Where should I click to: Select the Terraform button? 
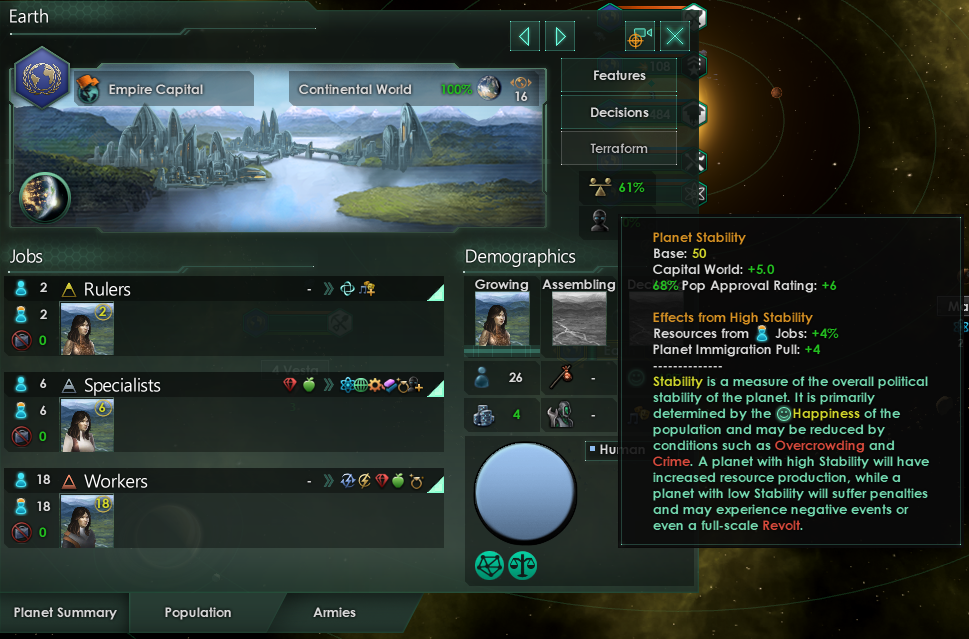619,148
